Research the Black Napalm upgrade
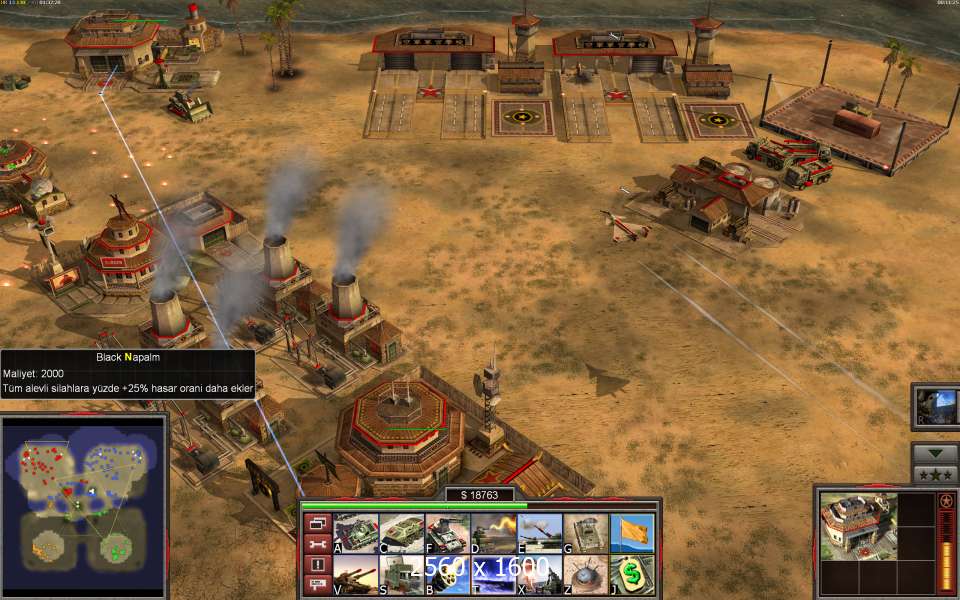 tap(493, 575)
